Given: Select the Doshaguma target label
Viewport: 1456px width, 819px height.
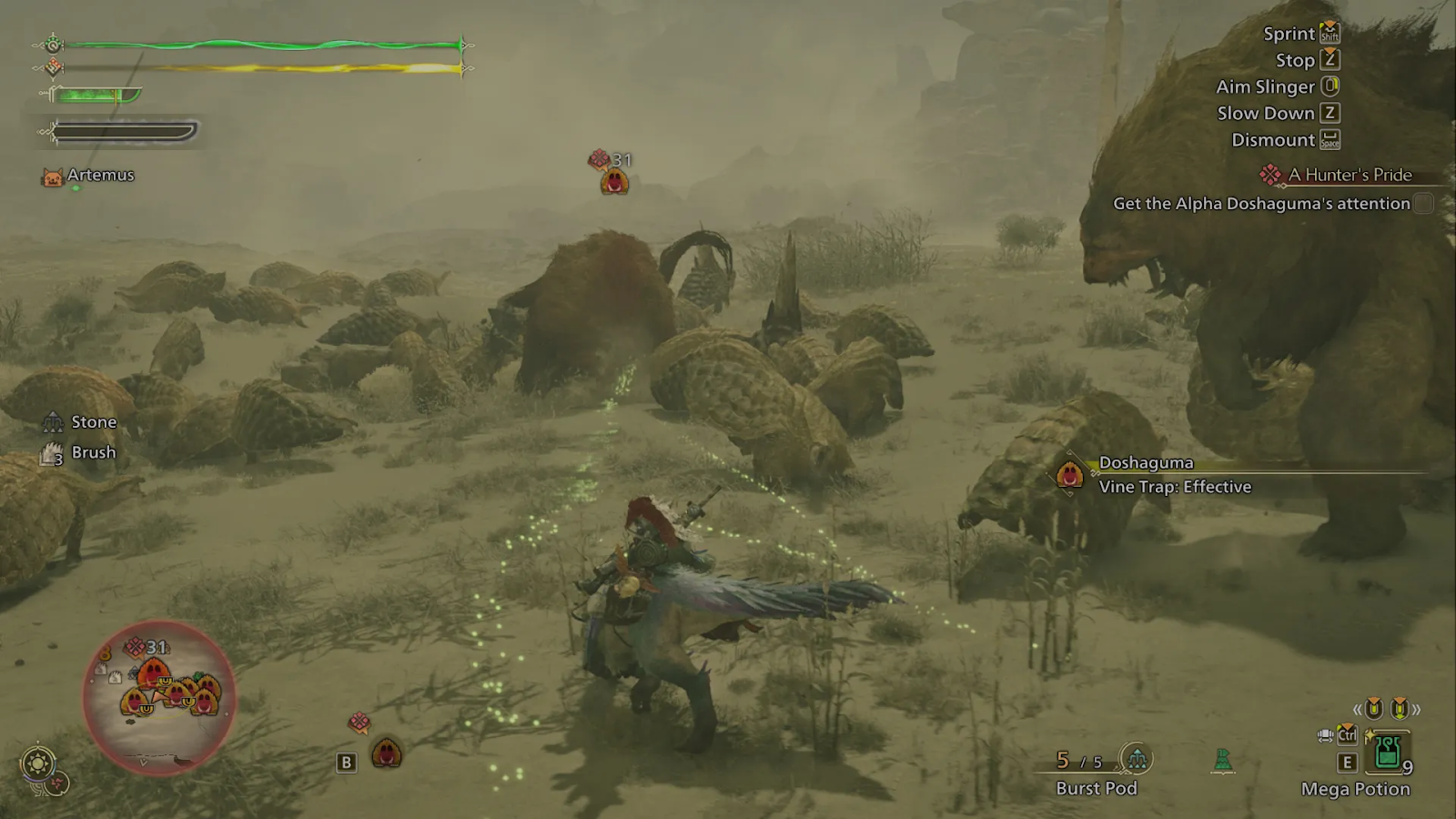Looking at the screenshot, I should tap(1146, 463).
